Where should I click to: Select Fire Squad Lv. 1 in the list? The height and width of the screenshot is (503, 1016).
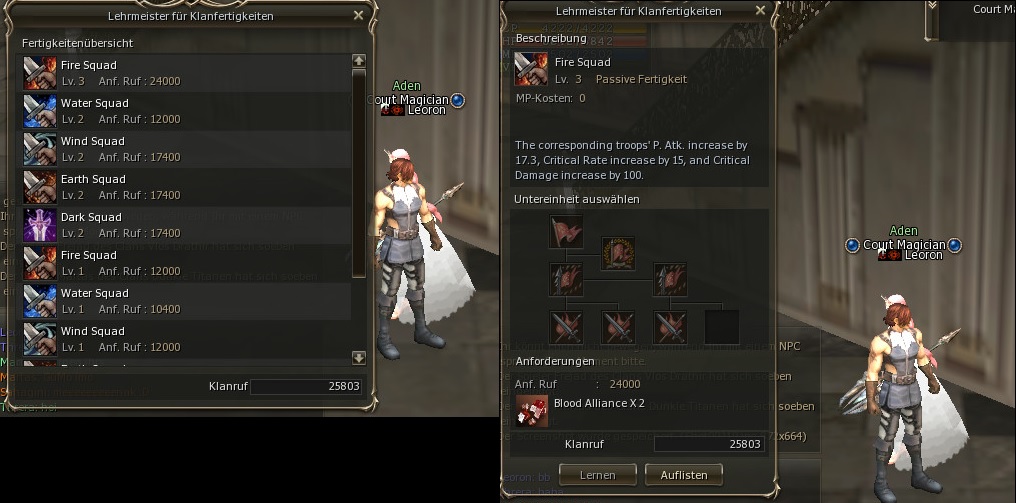(x=186, y=263)
